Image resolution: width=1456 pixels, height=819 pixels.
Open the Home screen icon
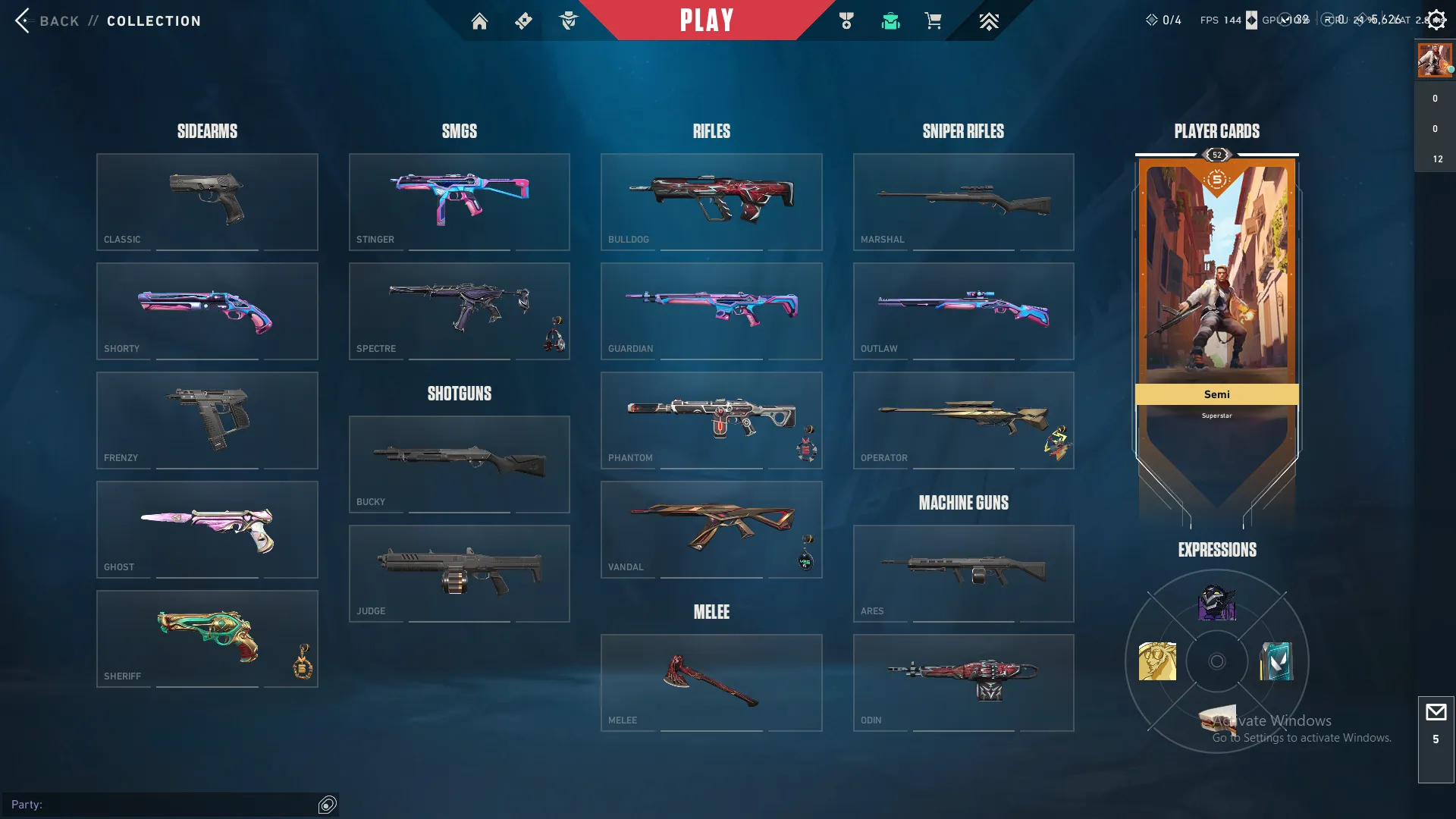click(x=479, y=20)
